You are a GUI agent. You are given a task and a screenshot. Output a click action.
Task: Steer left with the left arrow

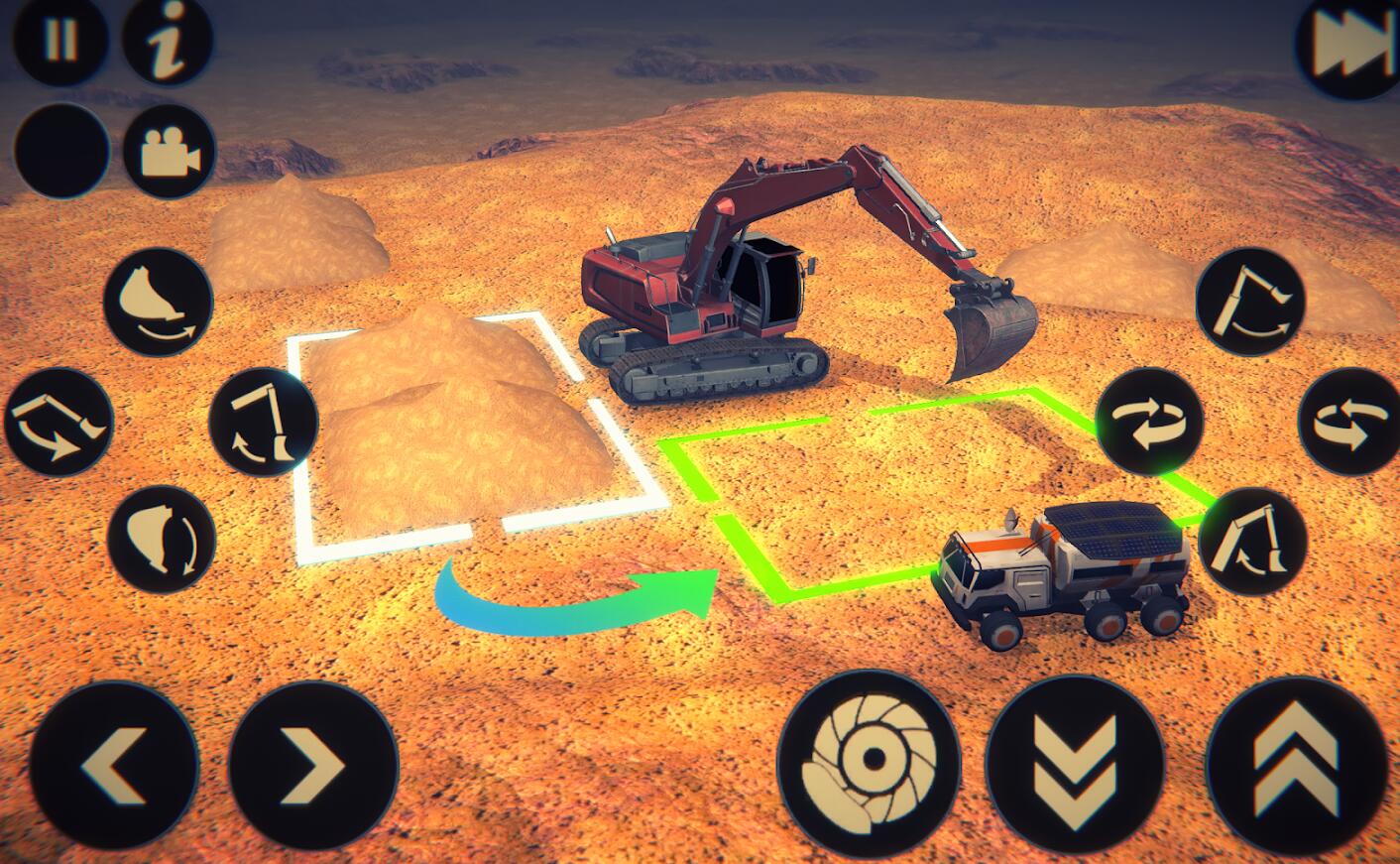click(x=114, y=766)
